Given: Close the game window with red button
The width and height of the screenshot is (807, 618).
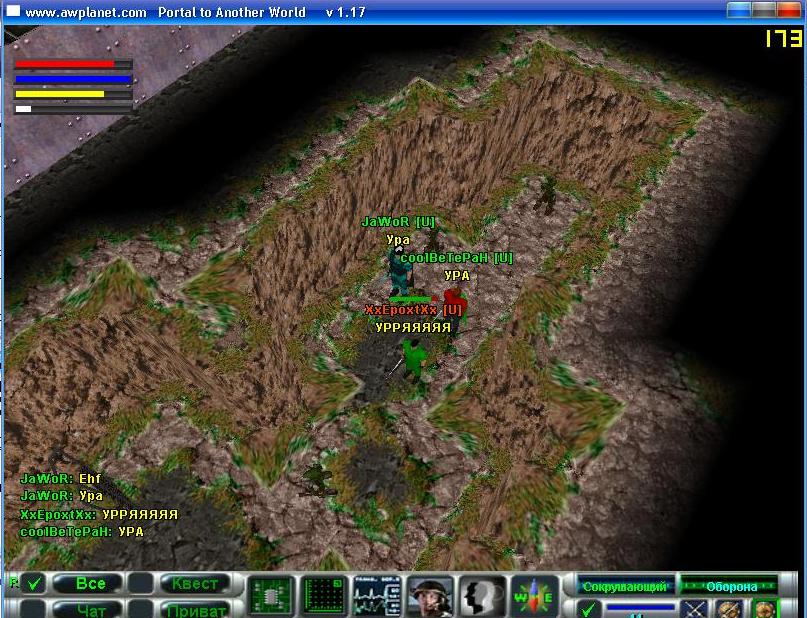Looking at the screenshot, I should (790, 12).
